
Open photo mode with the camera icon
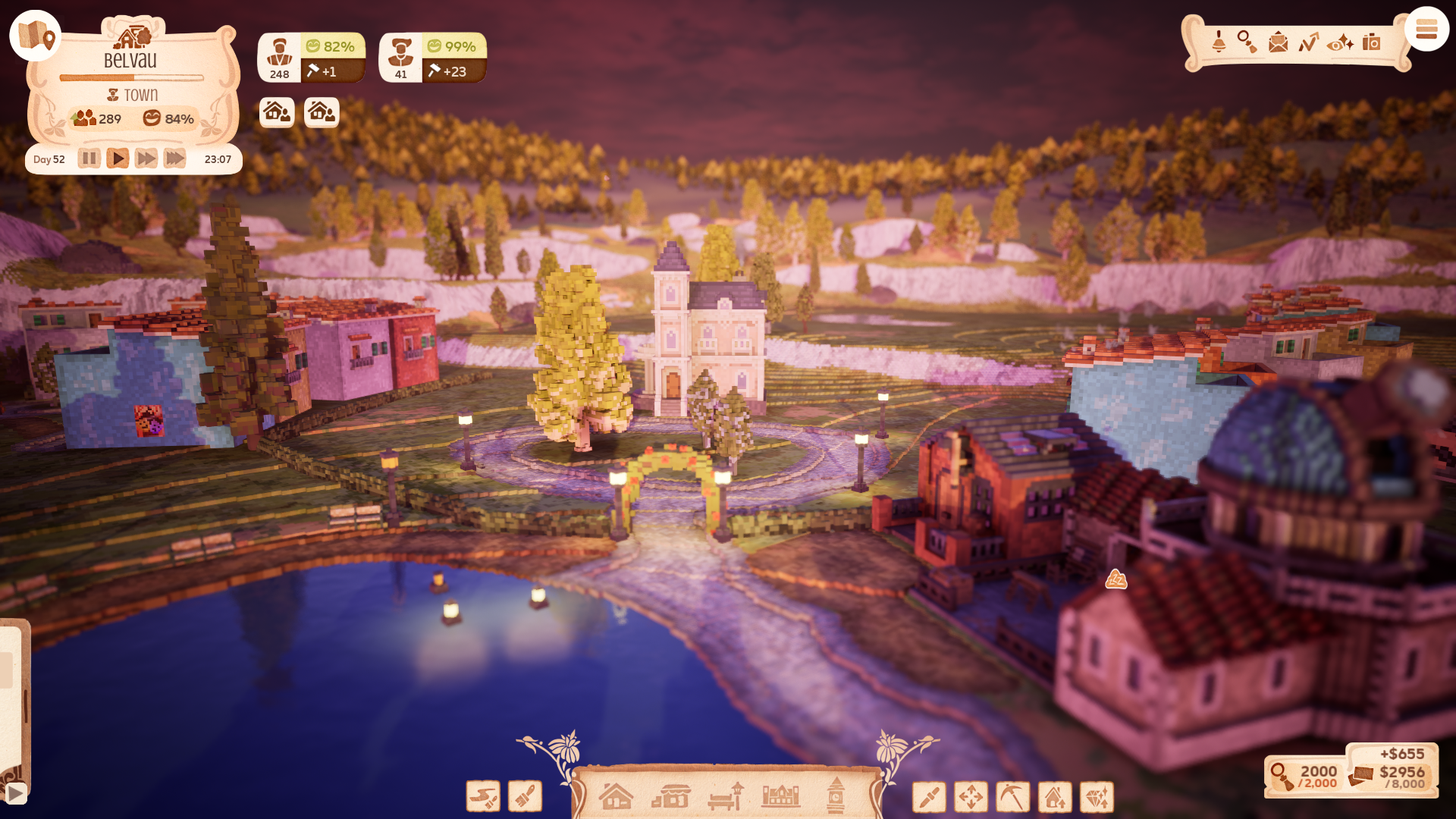[1371, 42]
